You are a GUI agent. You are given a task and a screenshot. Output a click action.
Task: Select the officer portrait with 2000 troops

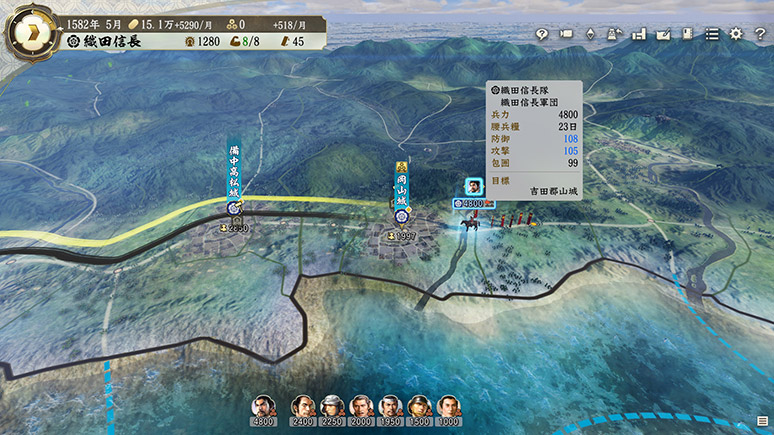[362, 407]
